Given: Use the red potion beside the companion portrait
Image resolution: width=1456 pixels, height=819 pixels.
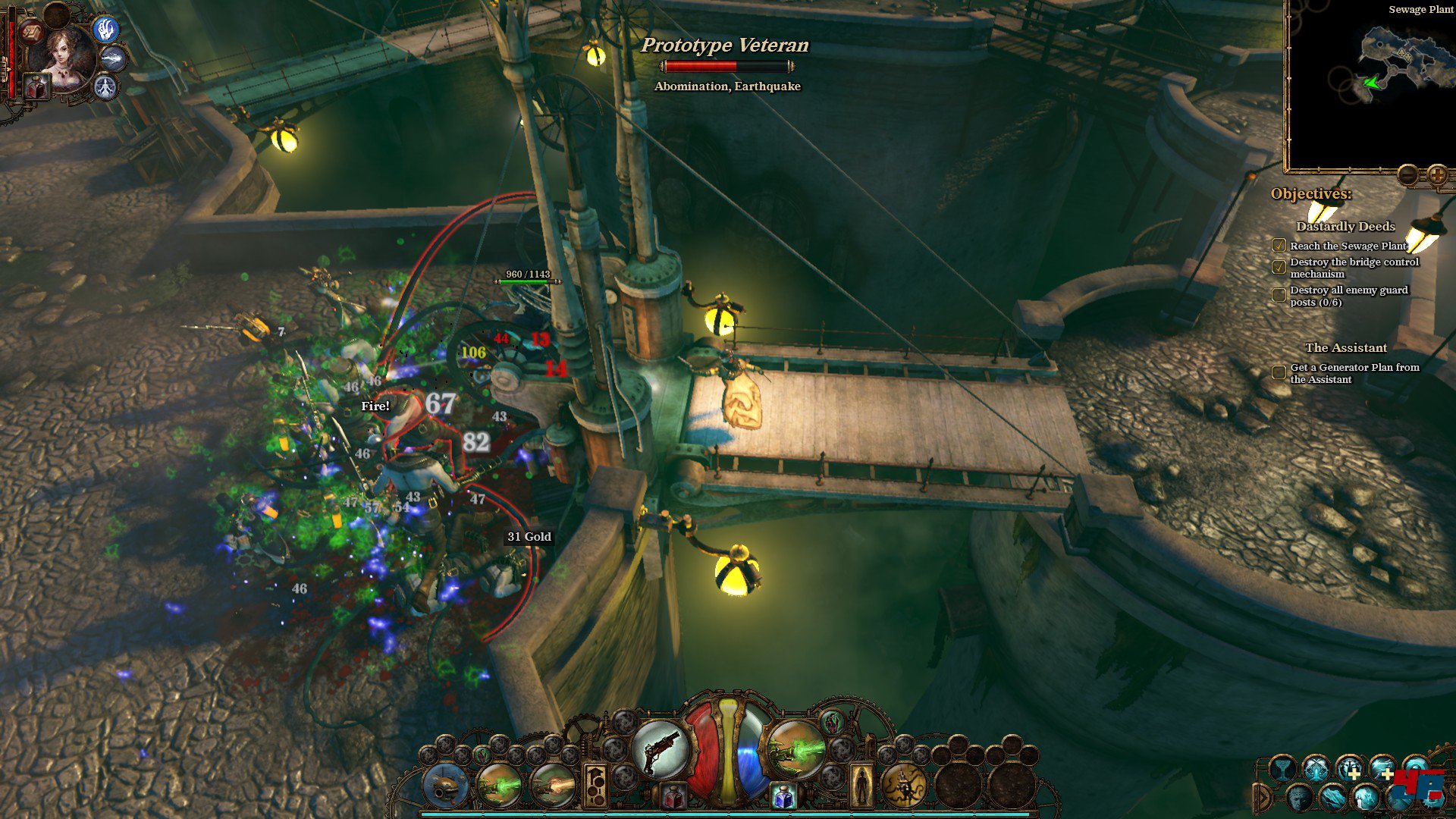Looking at the screenshot, I should pyautogui.click(x=36, y=87).
